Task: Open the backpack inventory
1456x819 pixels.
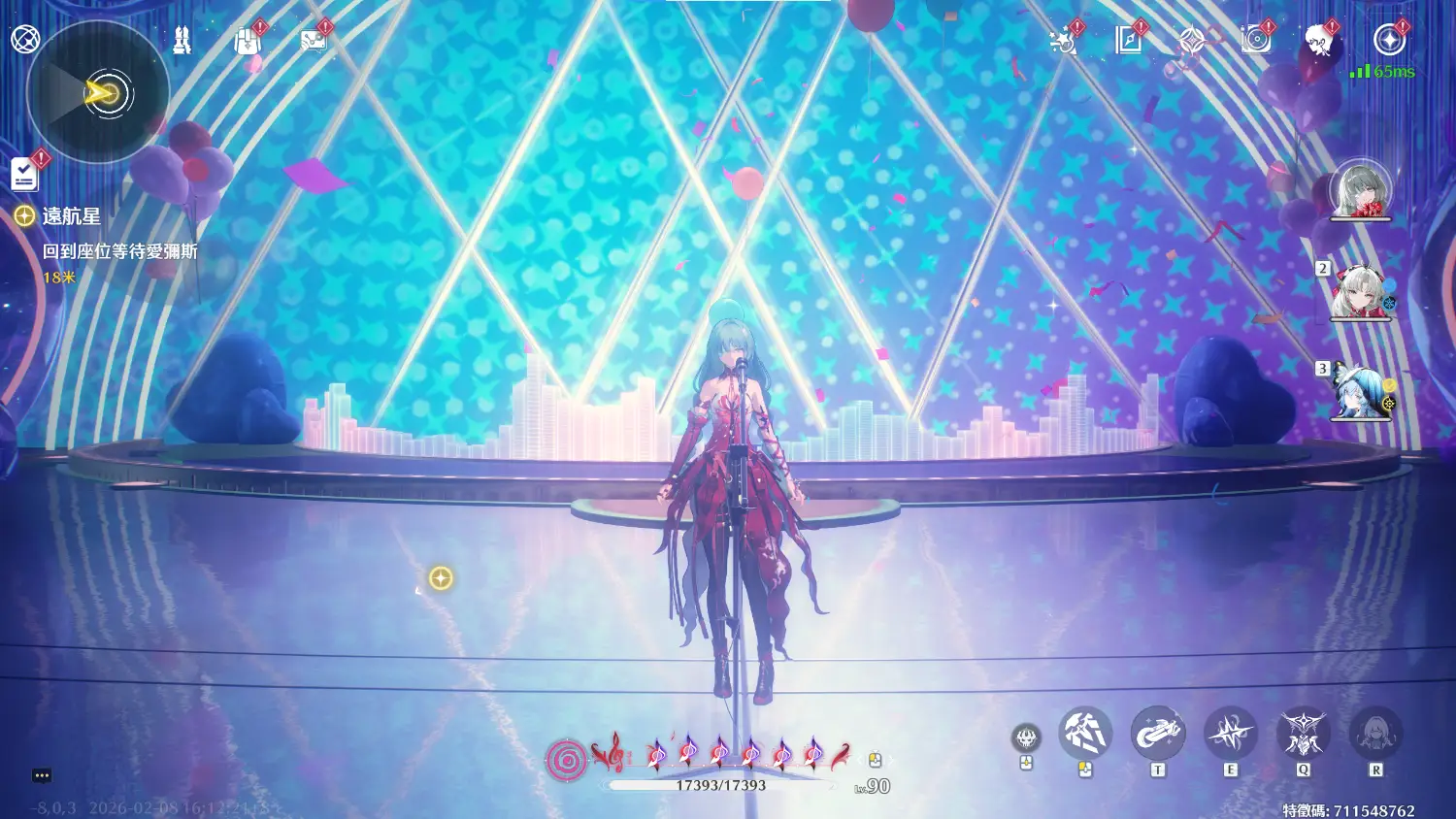Action: click(248, 41)
